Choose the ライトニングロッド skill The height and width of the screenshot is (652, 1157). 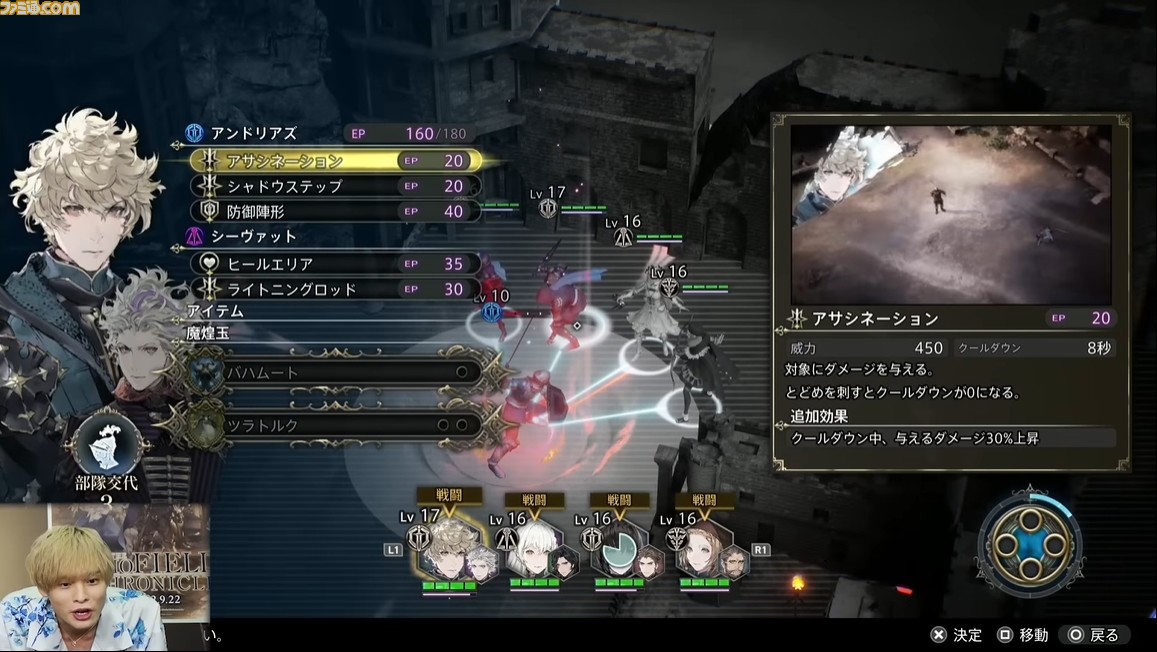pos(335,289)
